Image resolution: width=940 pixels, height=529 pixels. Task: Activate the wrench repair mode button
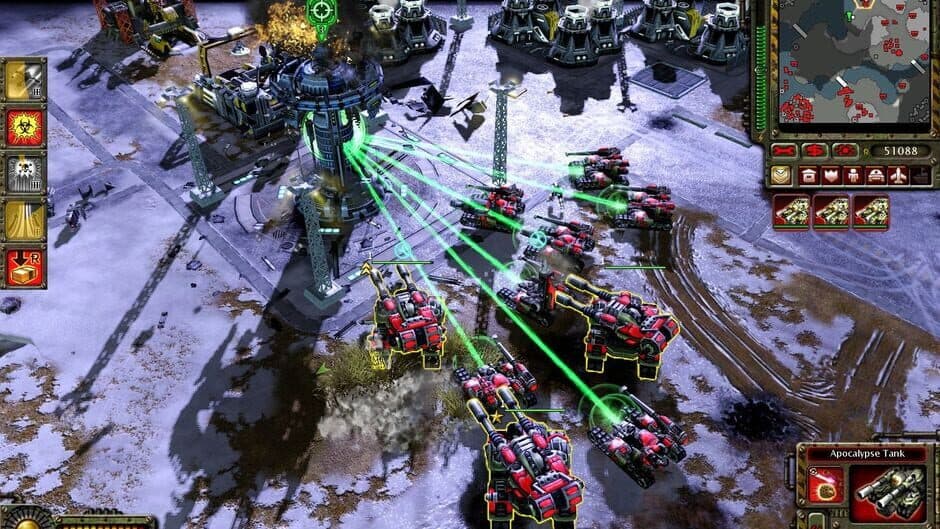[x=783, y=151]
